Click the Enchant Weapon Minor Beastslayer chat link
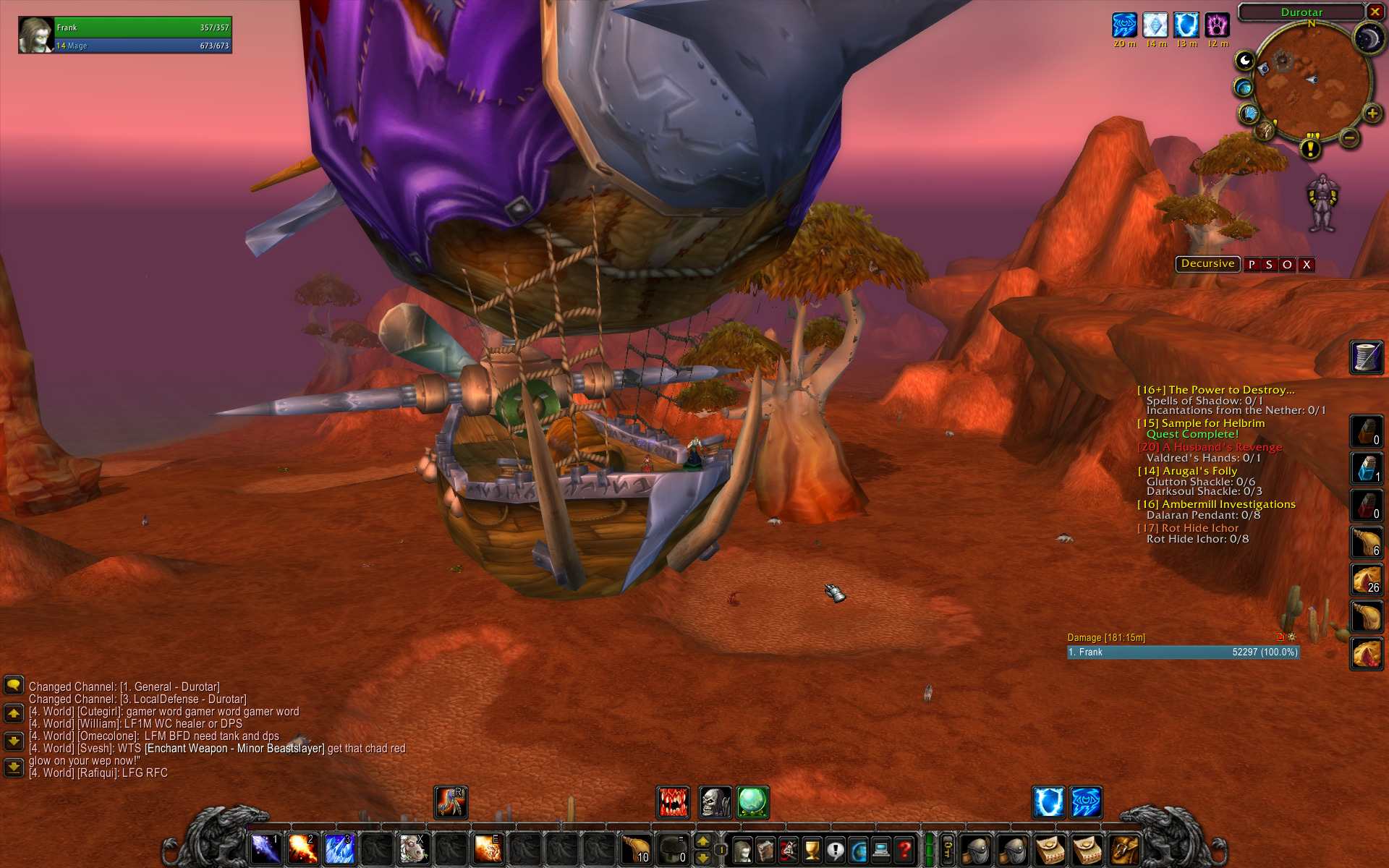The height and width of the screenshot is (868, 1389). point(234,749)
